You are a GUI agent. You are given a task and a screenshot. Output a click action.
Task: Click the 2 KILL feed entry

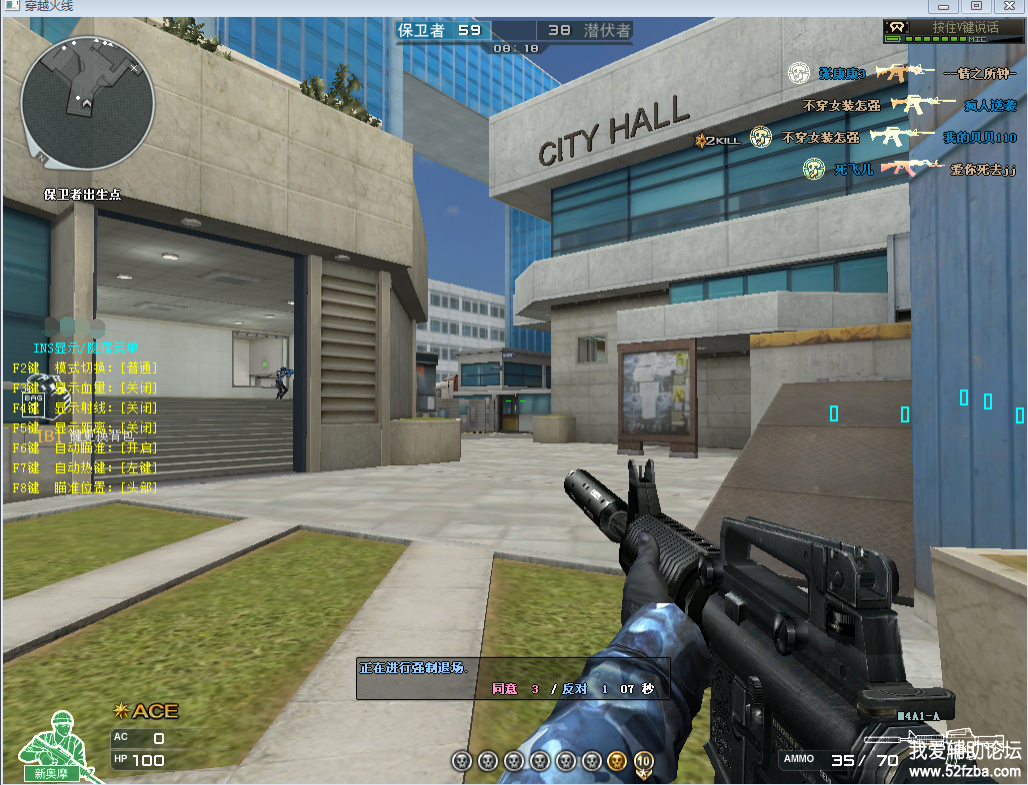tap(719, 140)
